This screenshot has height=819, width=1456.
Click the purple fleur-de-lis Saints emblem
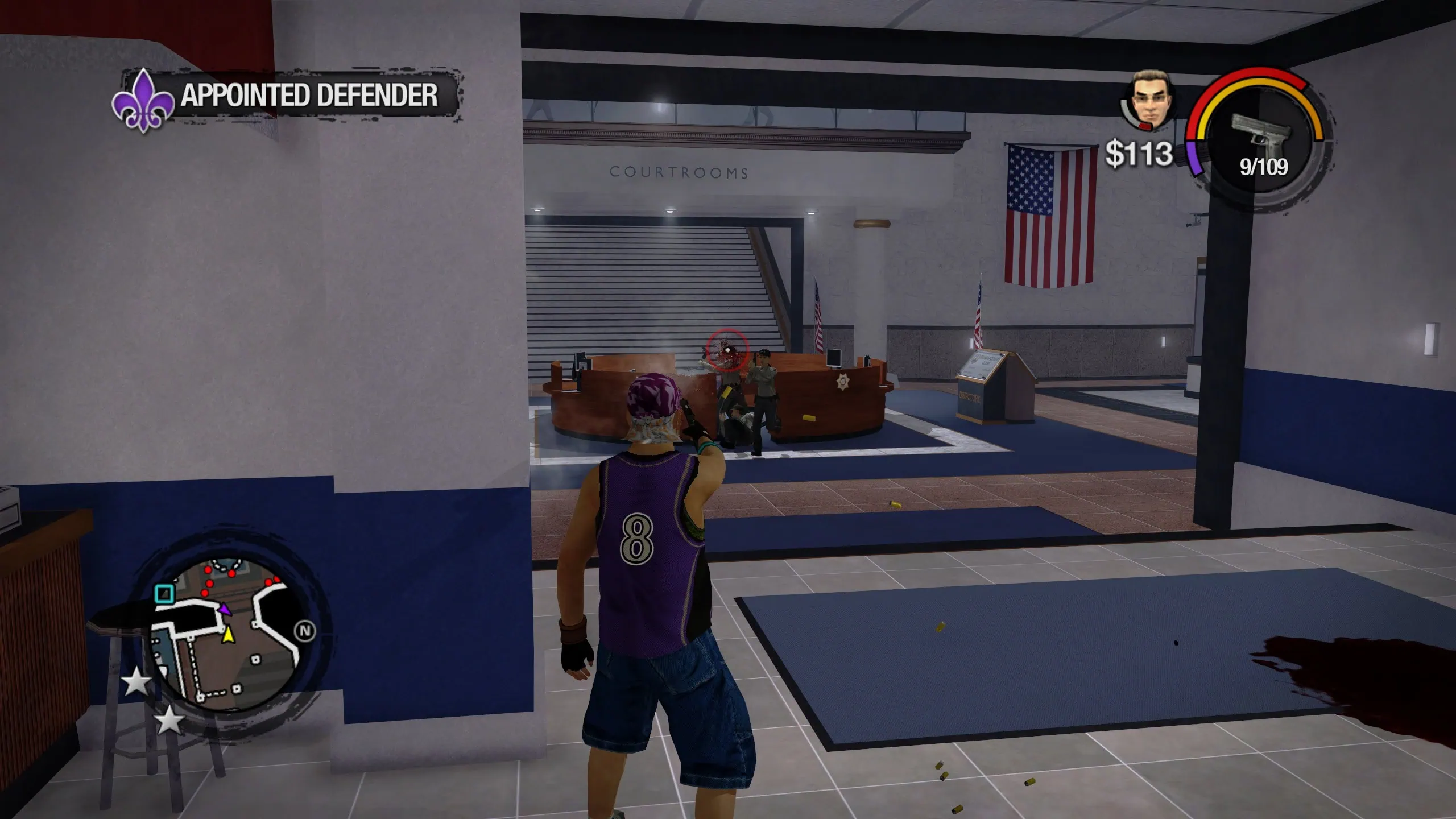pyautogui.click(x=143, y=102)
